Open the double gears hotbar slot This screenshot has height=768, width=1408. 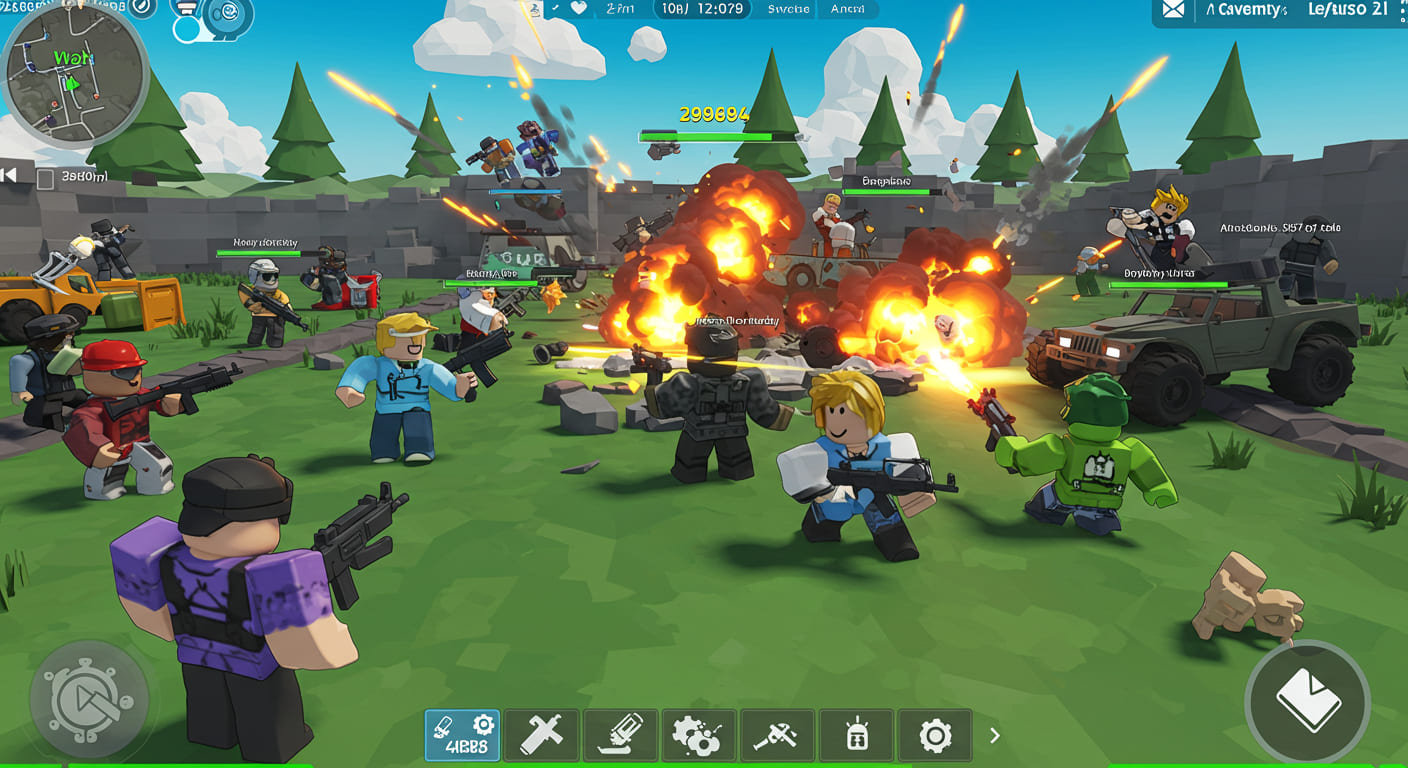[x=698, y=736]
